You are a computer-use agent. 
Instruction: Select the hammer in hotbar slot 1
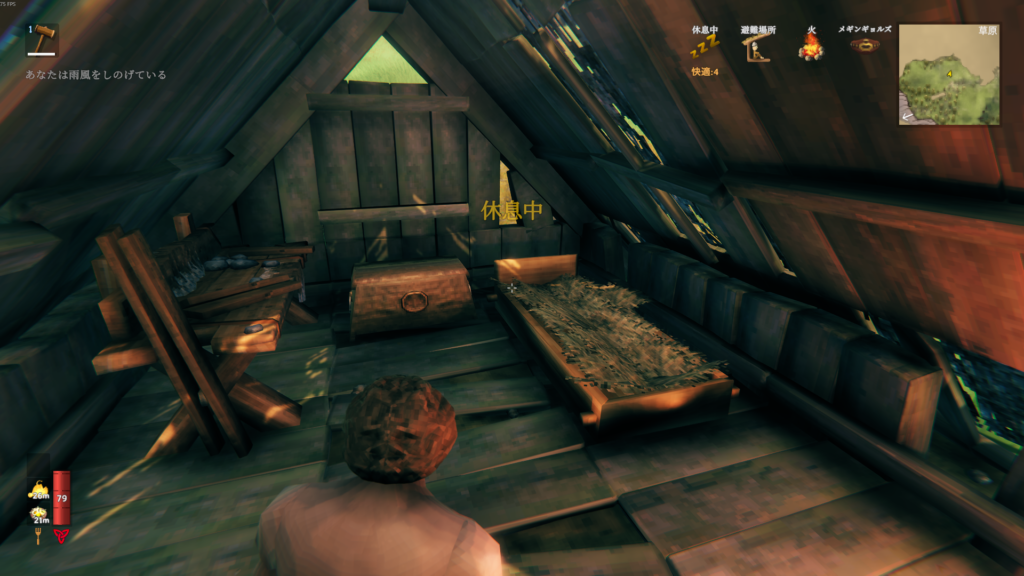(x=42, y=40)
